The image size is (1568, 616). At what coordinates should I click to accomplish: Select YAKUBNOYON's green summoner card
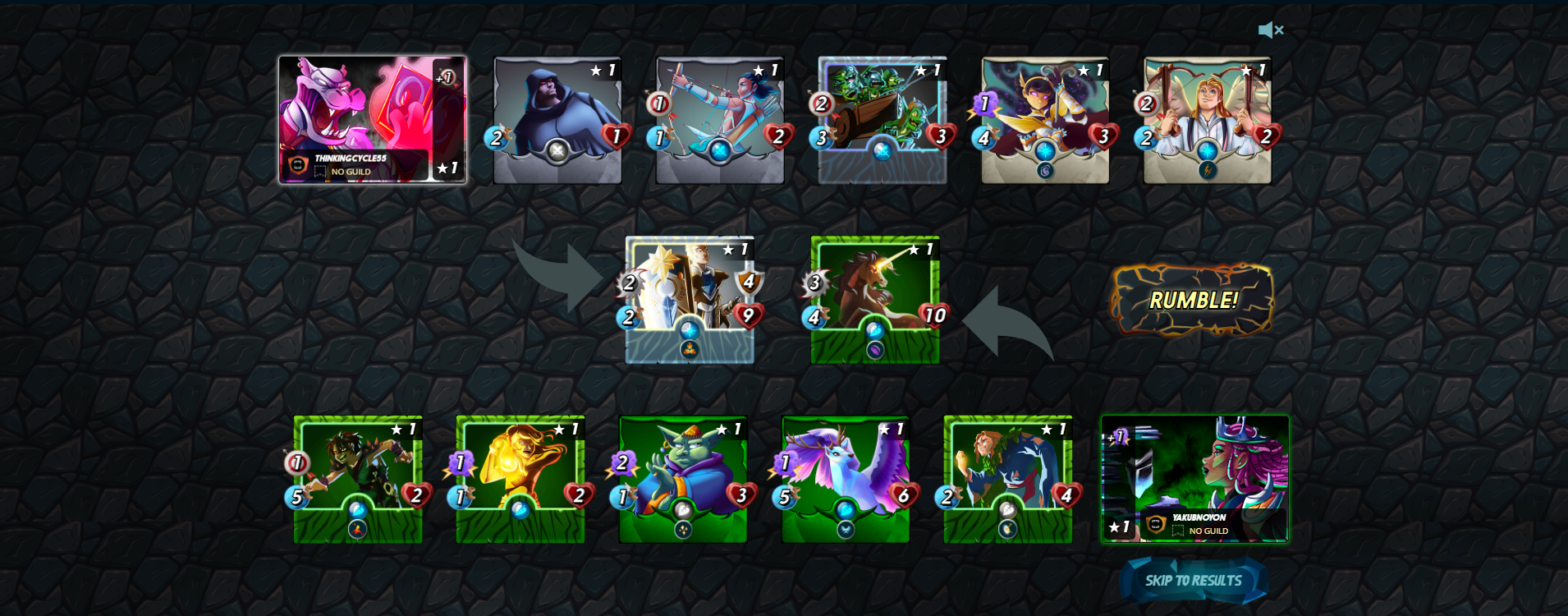point(1194,479)
